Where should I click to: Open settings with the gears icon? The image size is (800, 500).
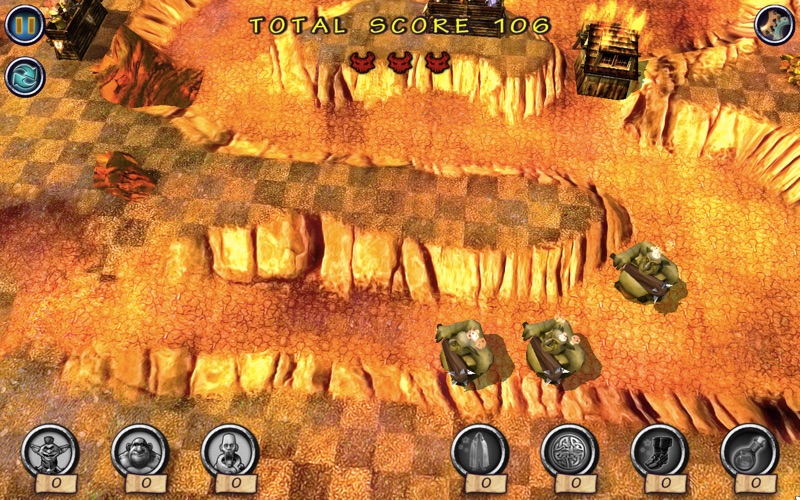(x=774, y=24)
